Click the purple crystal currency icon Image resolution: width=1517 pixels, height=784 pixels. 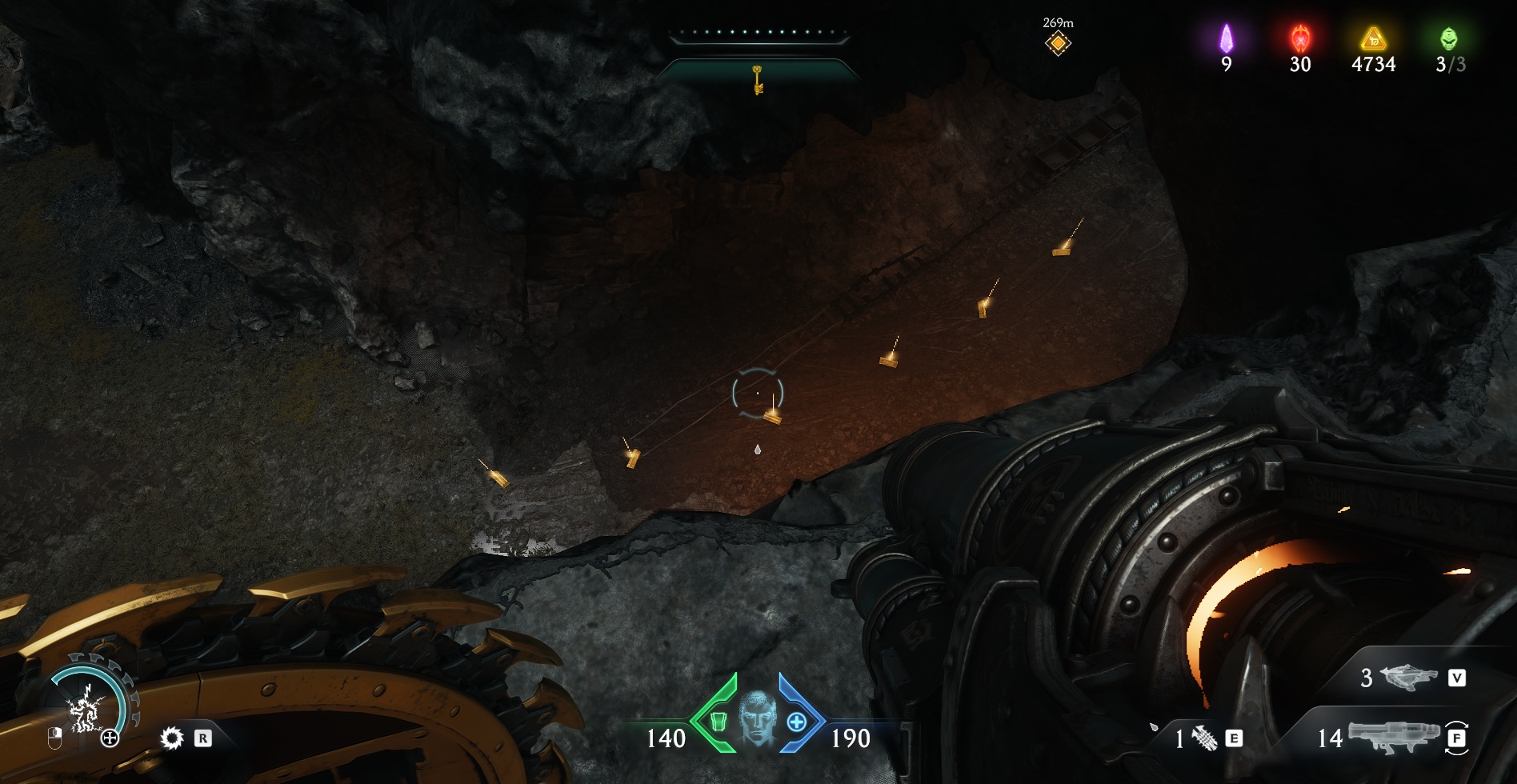(1226, 38)
